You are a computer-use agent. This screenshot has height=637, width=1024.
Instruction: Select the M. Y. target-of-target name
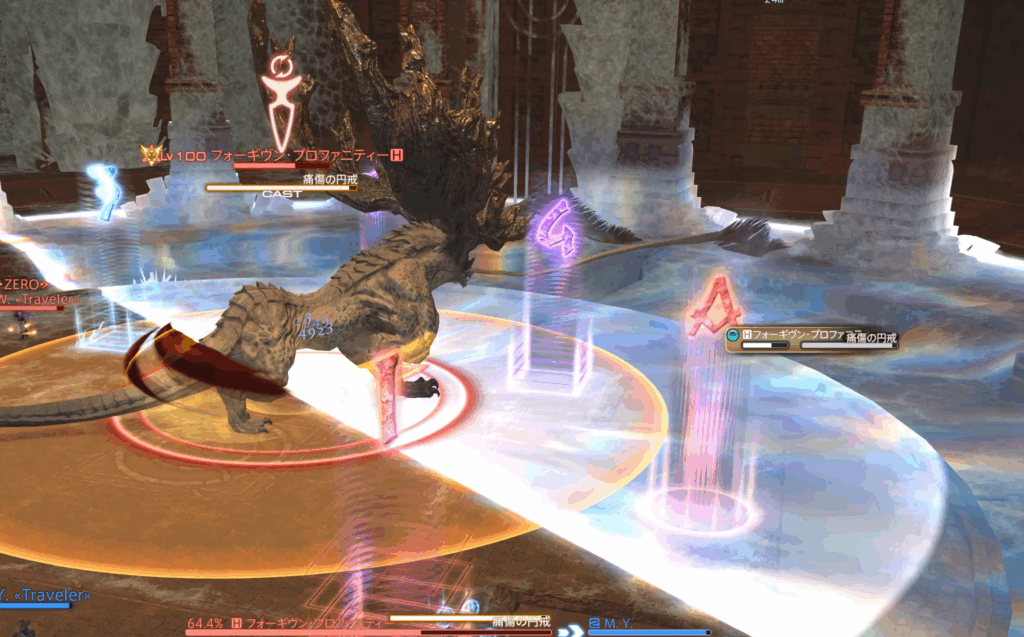click(x=614, y=624)
